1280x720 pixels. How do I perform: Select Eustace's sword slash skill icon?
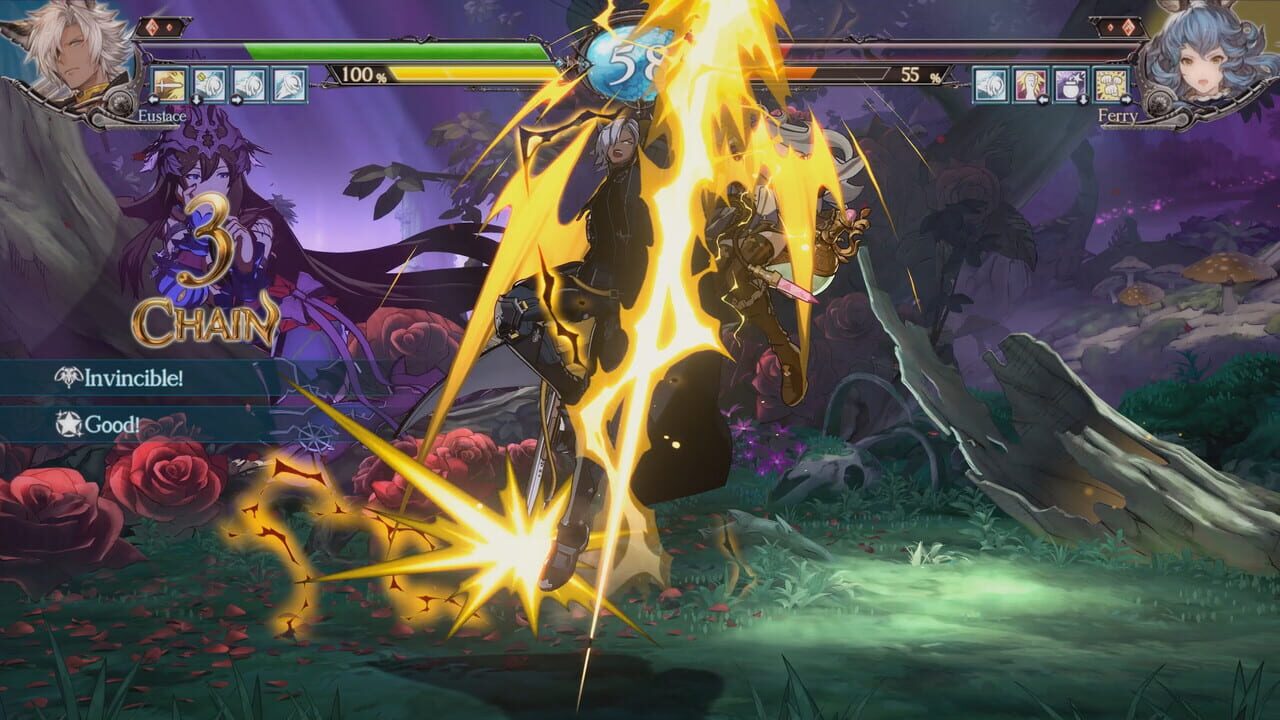(x=168, y=84)
